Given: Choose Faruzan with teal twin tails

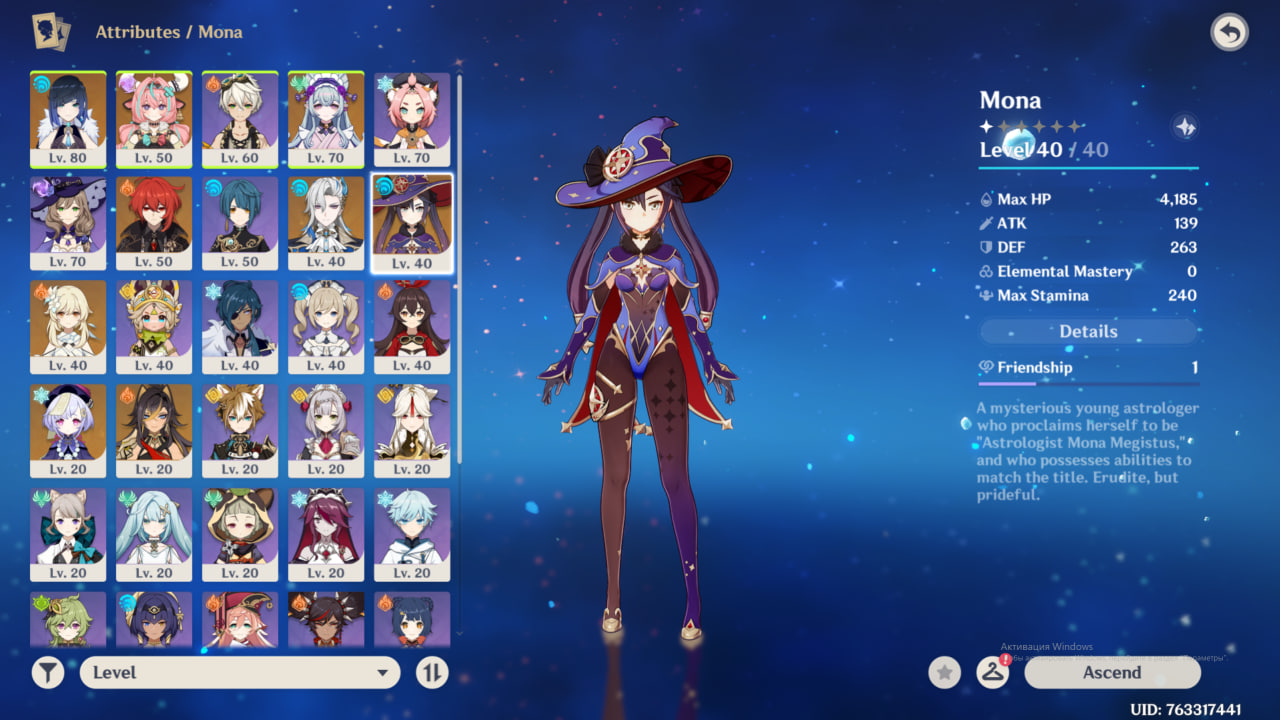Looking at the screenshot, I should [154, 535].
